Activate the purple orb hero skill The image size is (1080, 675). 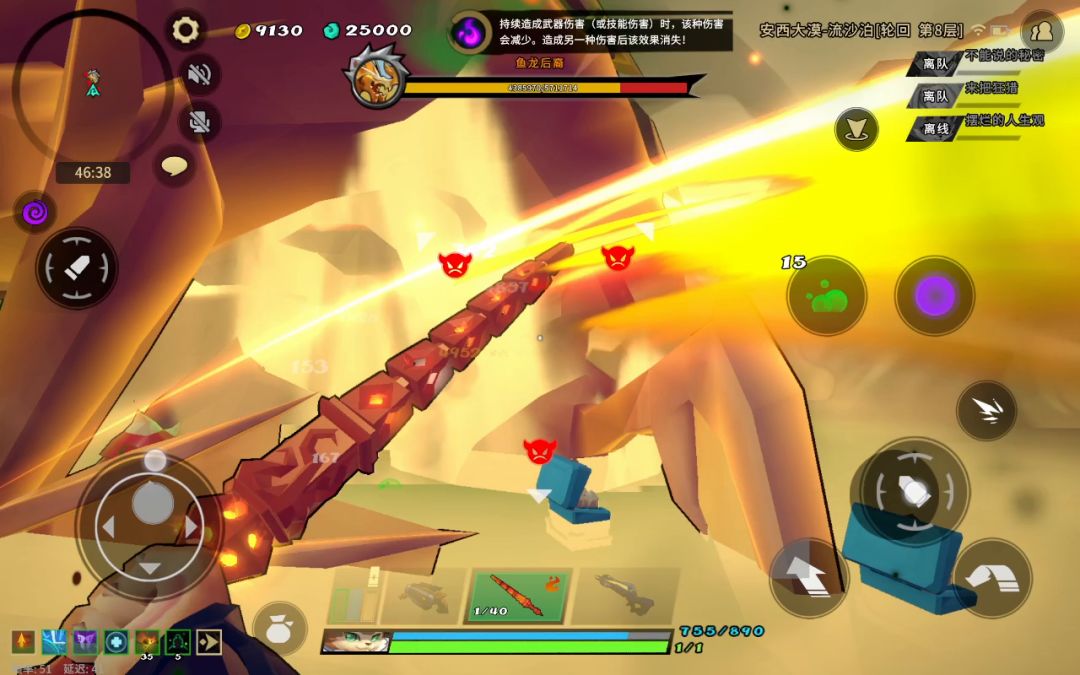point(934,296)
